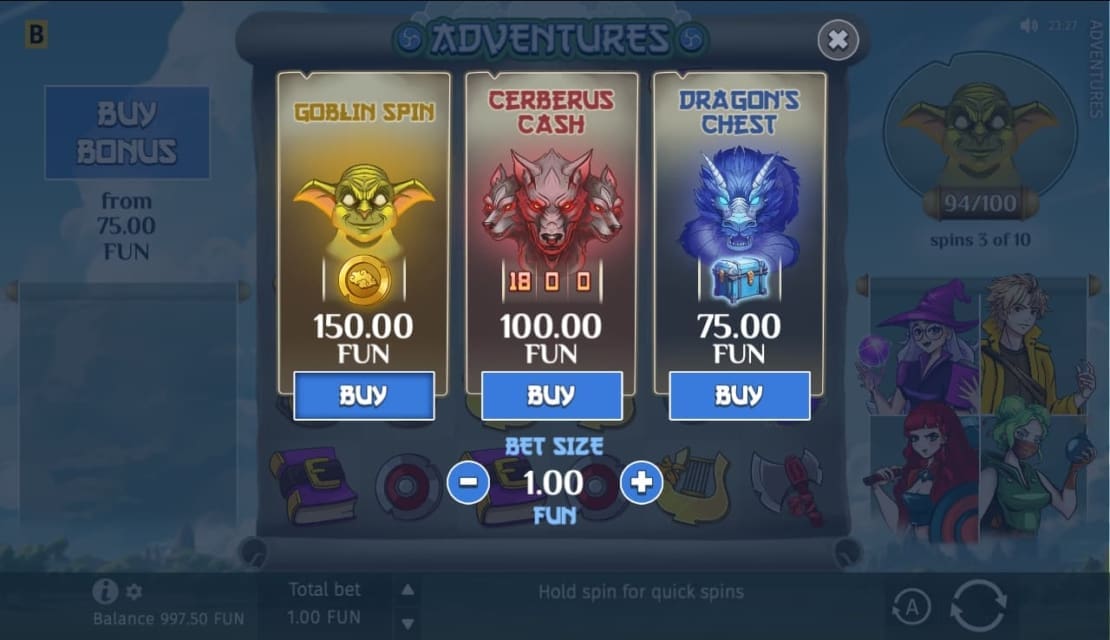This screenshot has height=640, width=1110.
Task: Increase bet size with the plus button
Action: click(x=641, y=483)
